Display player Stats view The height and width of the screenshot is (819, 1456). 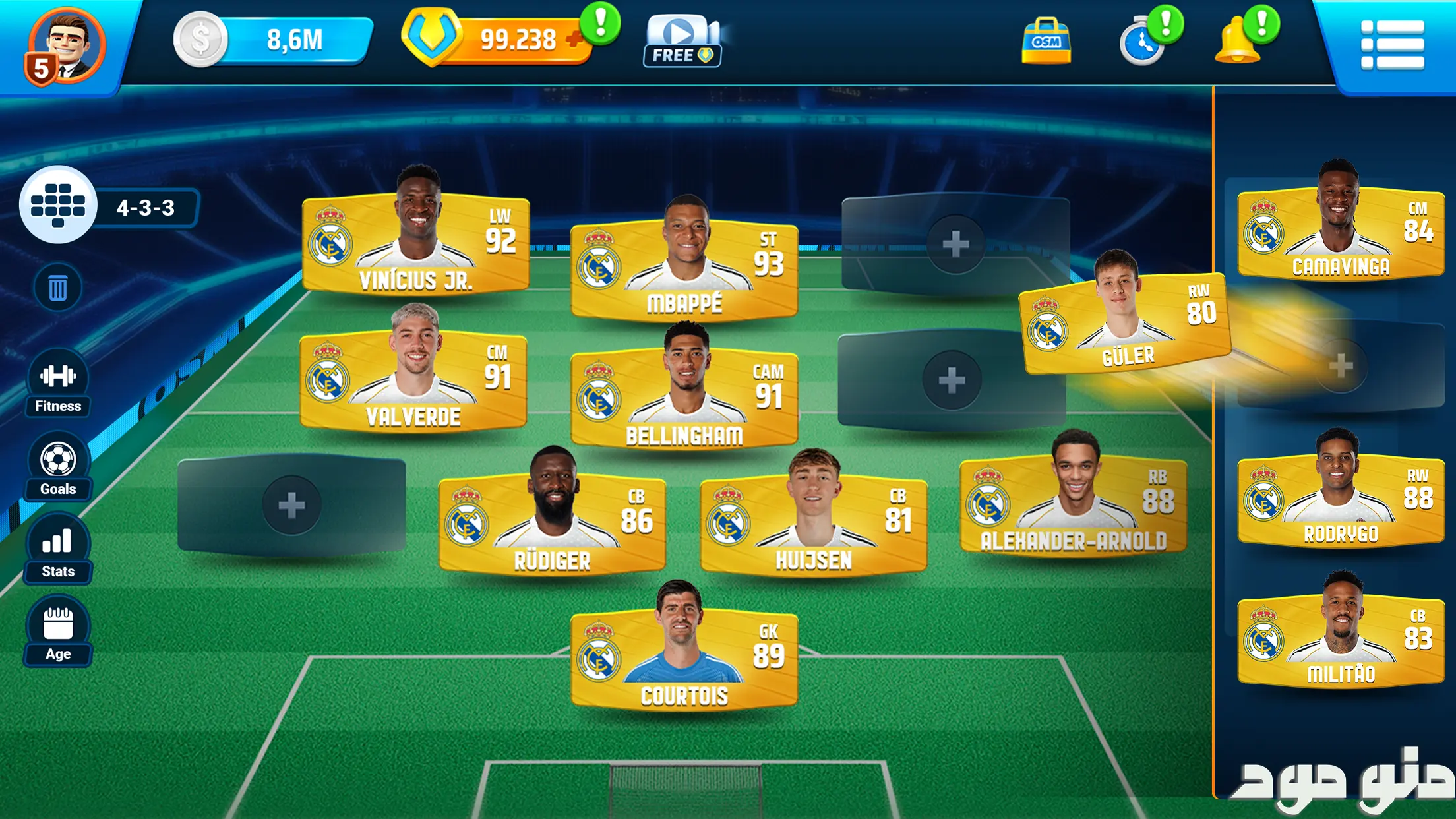point(58,549)
